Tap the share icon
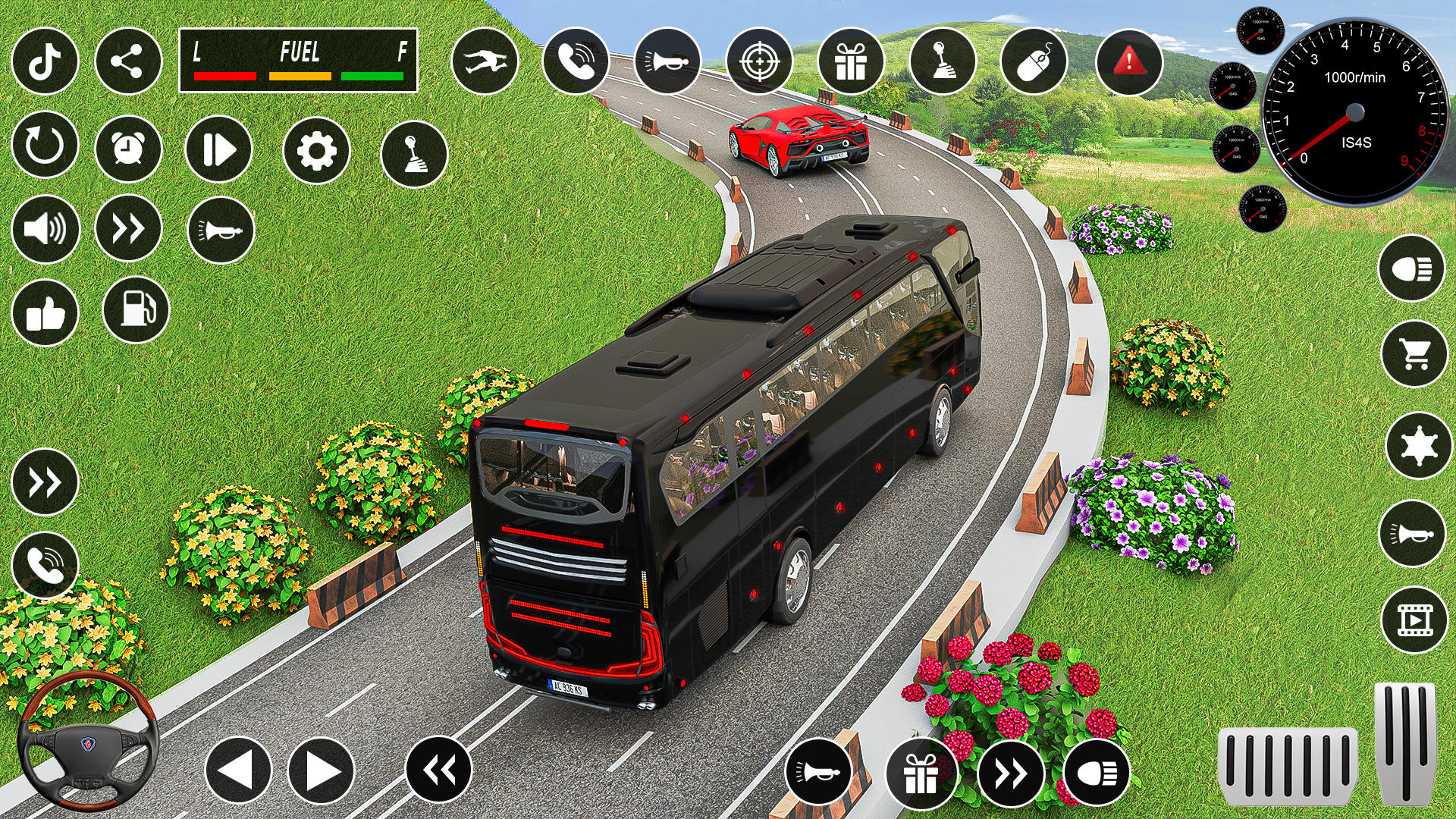Image resolution: width=1456 pixels, height=819 pixels. pyautogui.click(x=129, y=62)
